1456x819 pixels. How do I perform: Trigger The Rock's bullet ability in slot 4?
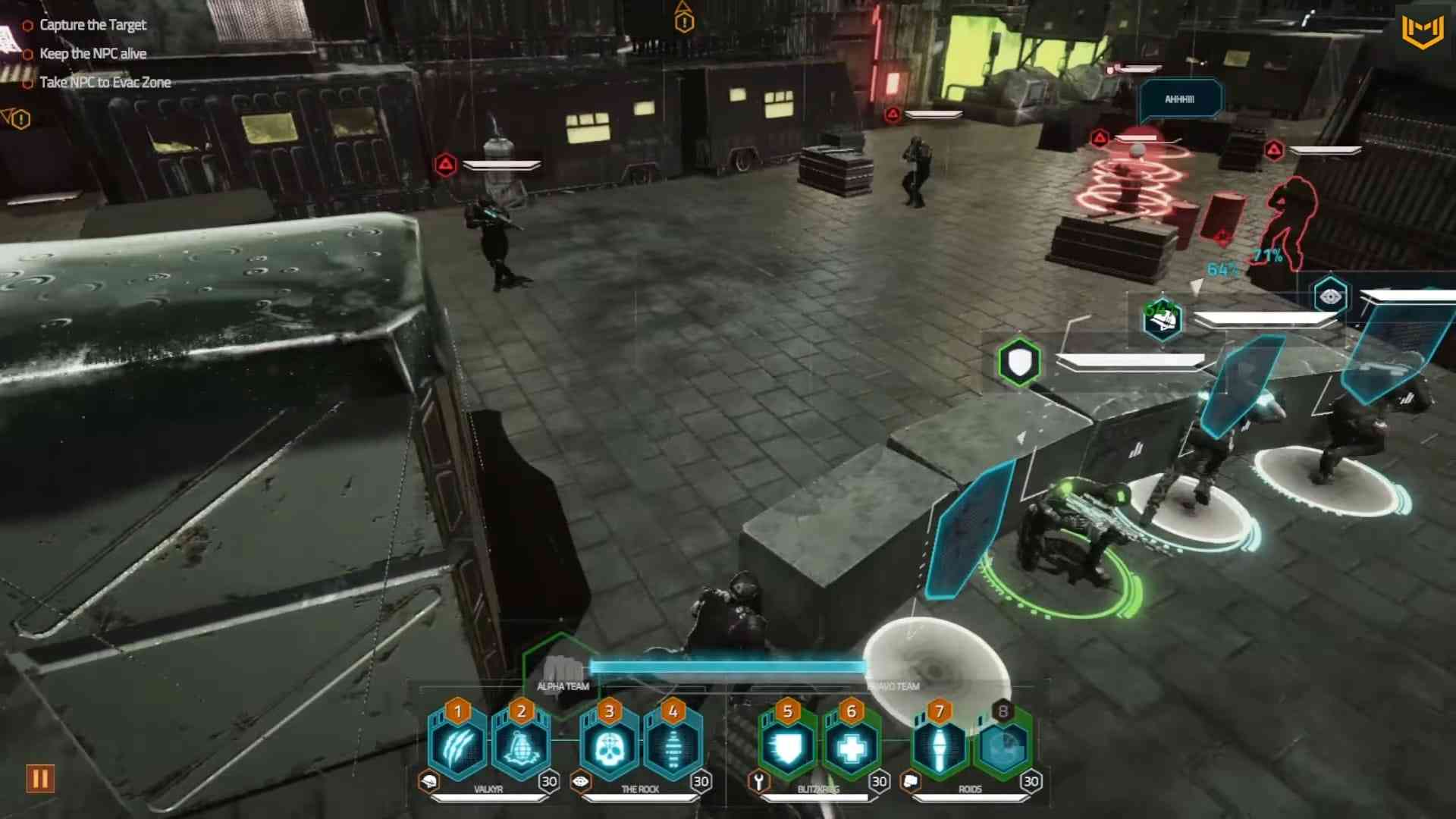tap(673, 748)
